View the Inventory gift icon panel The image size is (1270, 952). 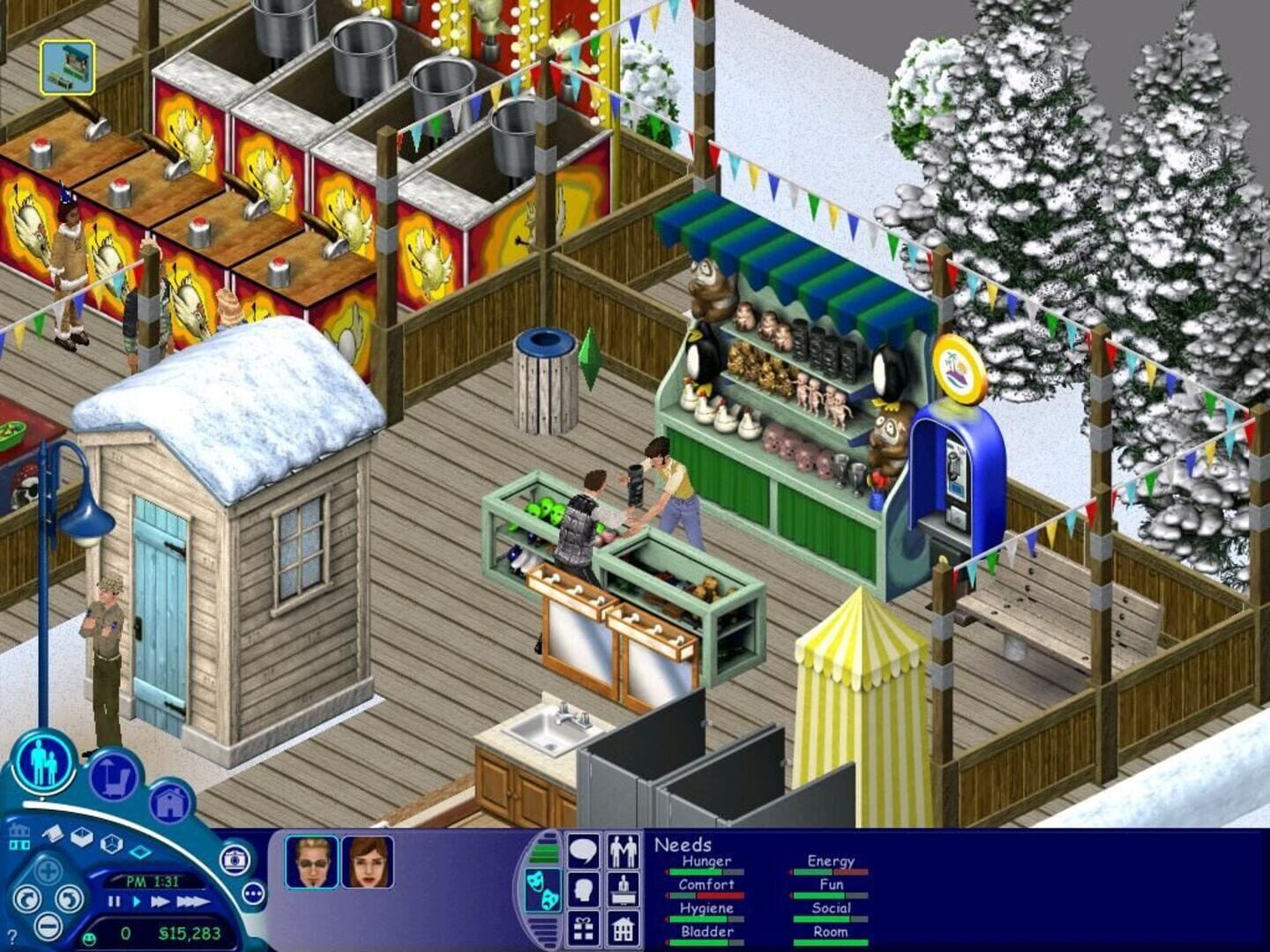(582, 927)
